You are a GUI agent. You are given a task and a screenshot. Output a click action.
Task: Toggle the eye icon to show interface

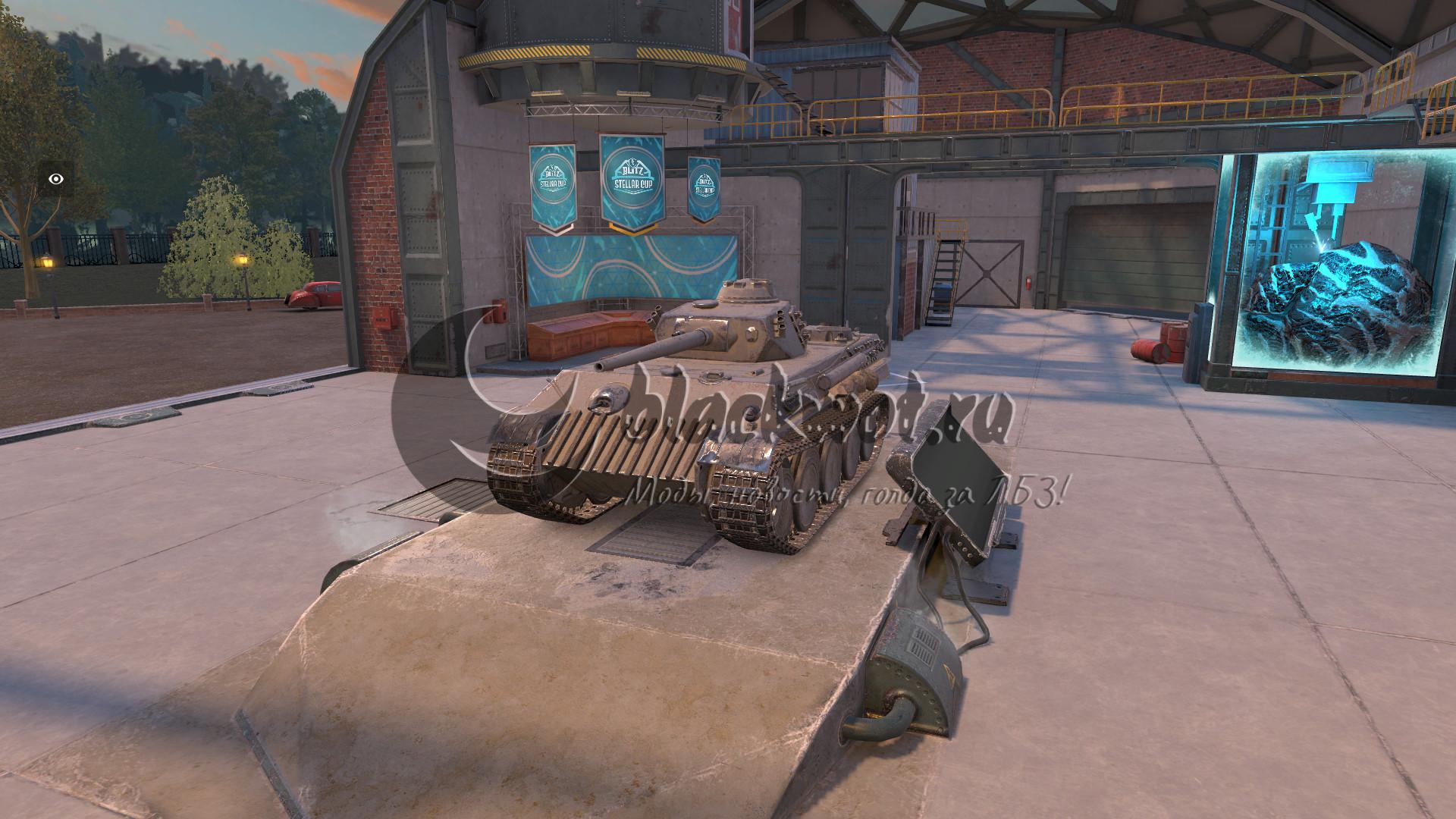point(56,179)
